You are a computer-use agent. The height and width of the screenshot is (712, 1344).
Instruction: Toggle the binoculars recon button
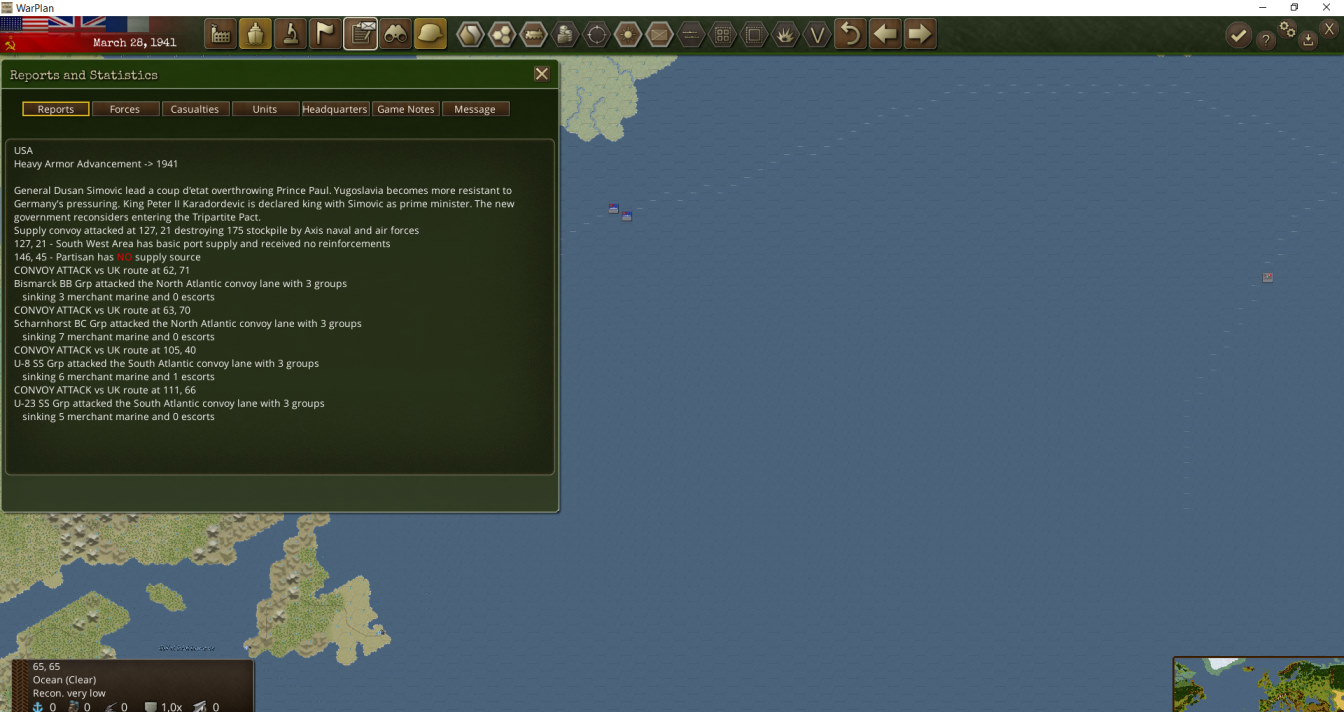click(395, 35)
